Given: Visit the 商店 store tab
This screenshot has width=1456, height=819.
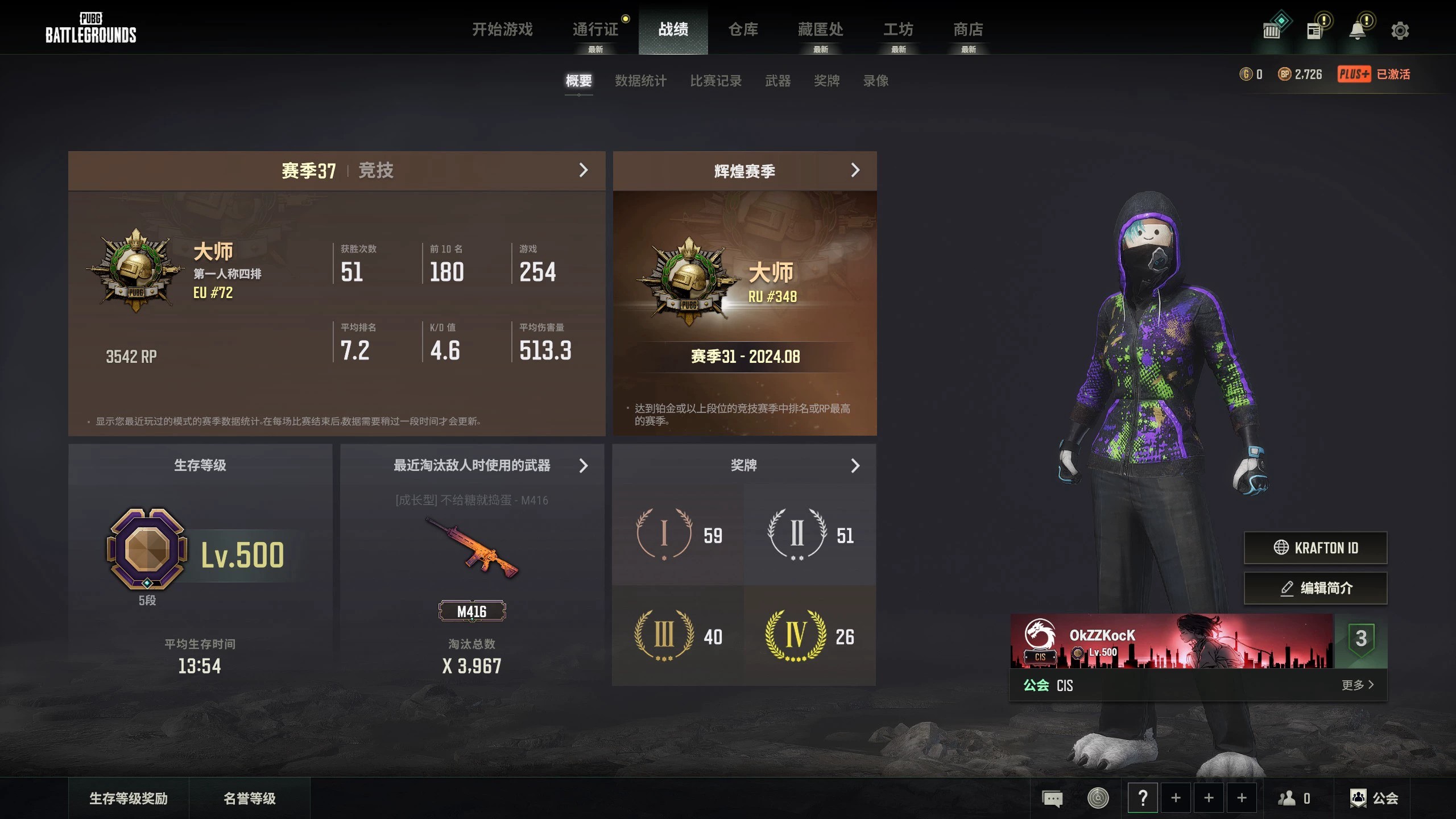Looking at the screenshot, I should tap(968, 29).
